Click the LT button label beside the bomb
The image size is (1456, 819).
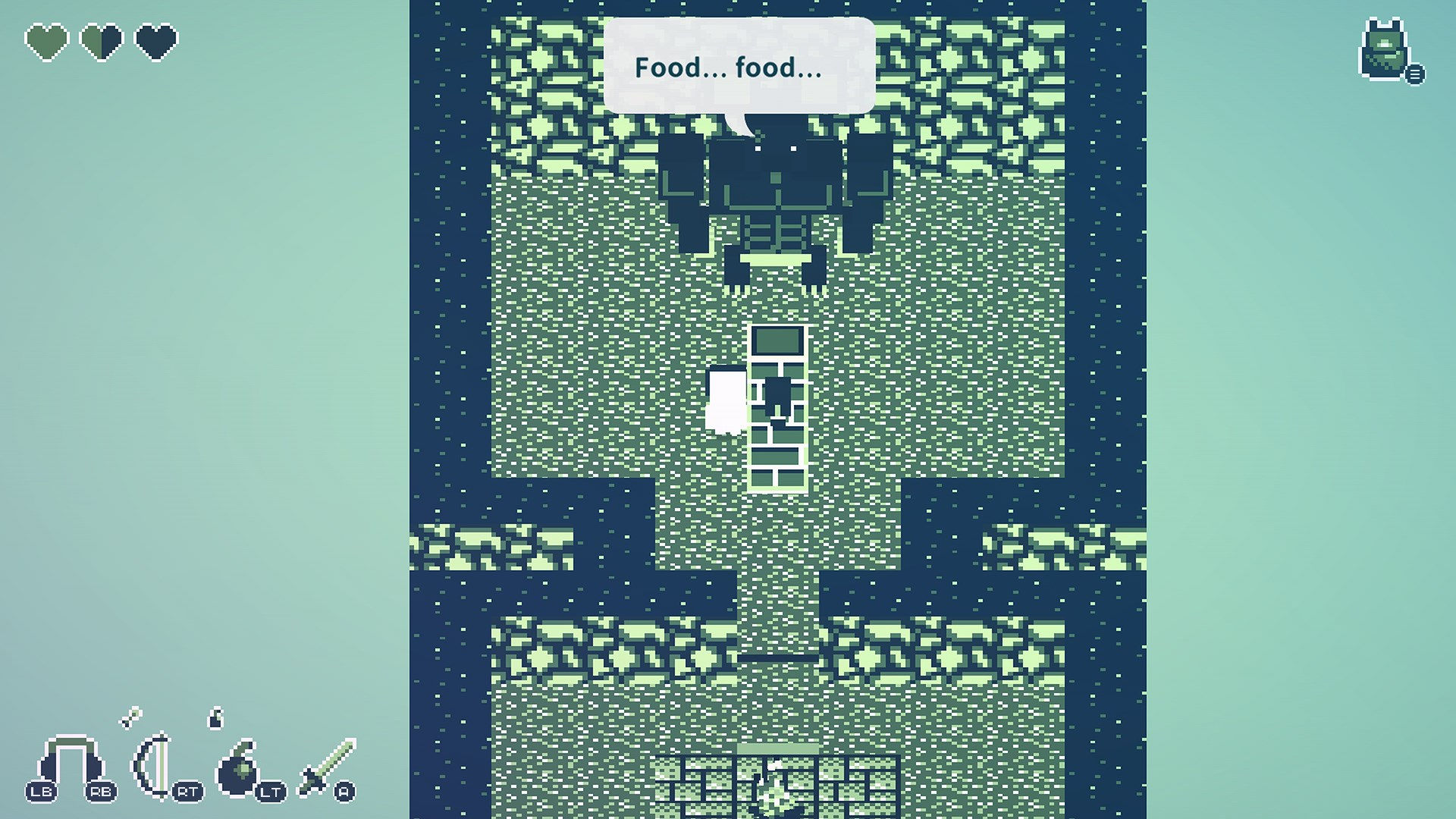coord(271,792)
